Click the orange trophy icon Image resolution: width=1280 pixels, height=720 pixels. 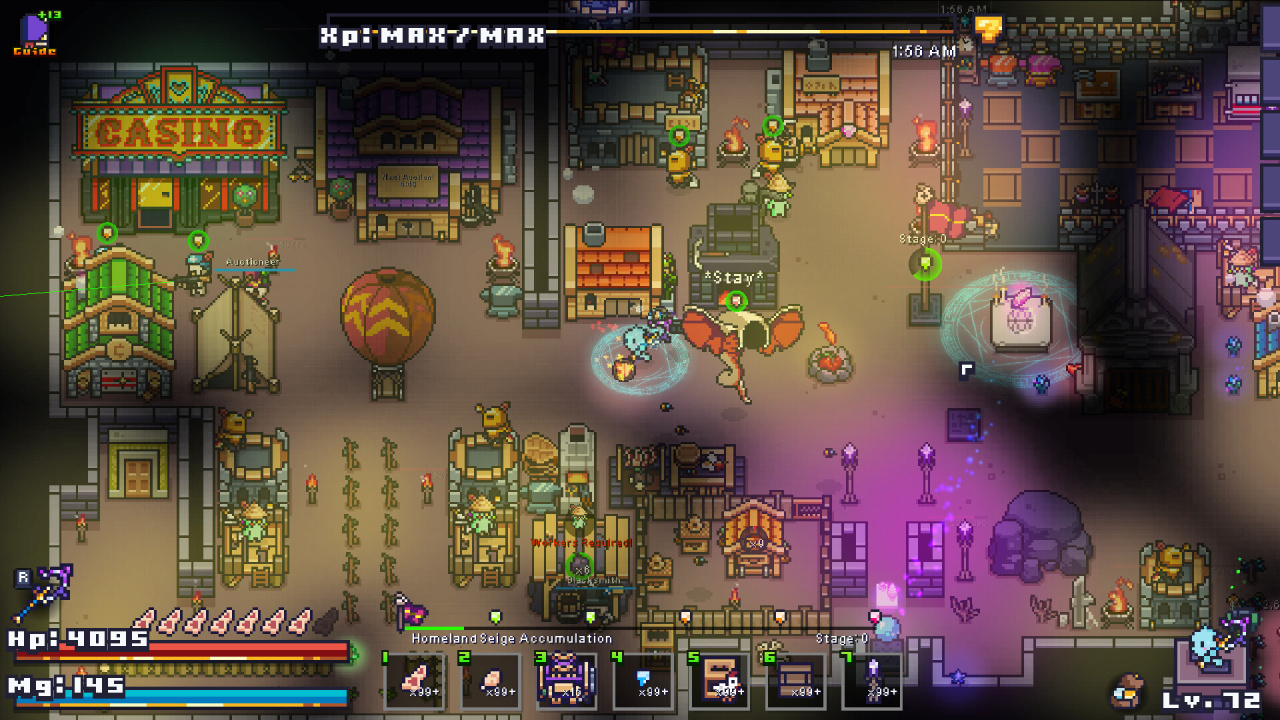[x=988, y=29]
